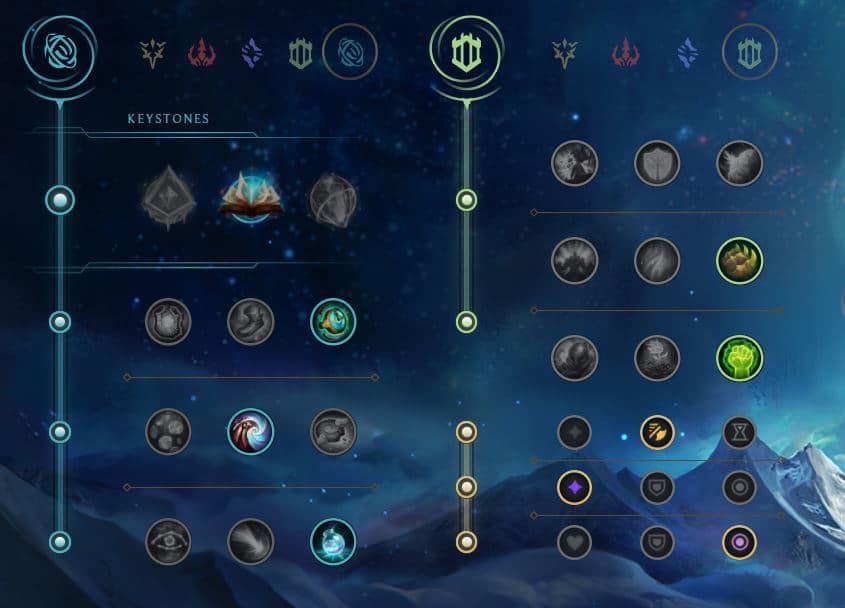The image size is (845, 608).
Task: Pick the heart health stat shard
Action: (575, 542)
